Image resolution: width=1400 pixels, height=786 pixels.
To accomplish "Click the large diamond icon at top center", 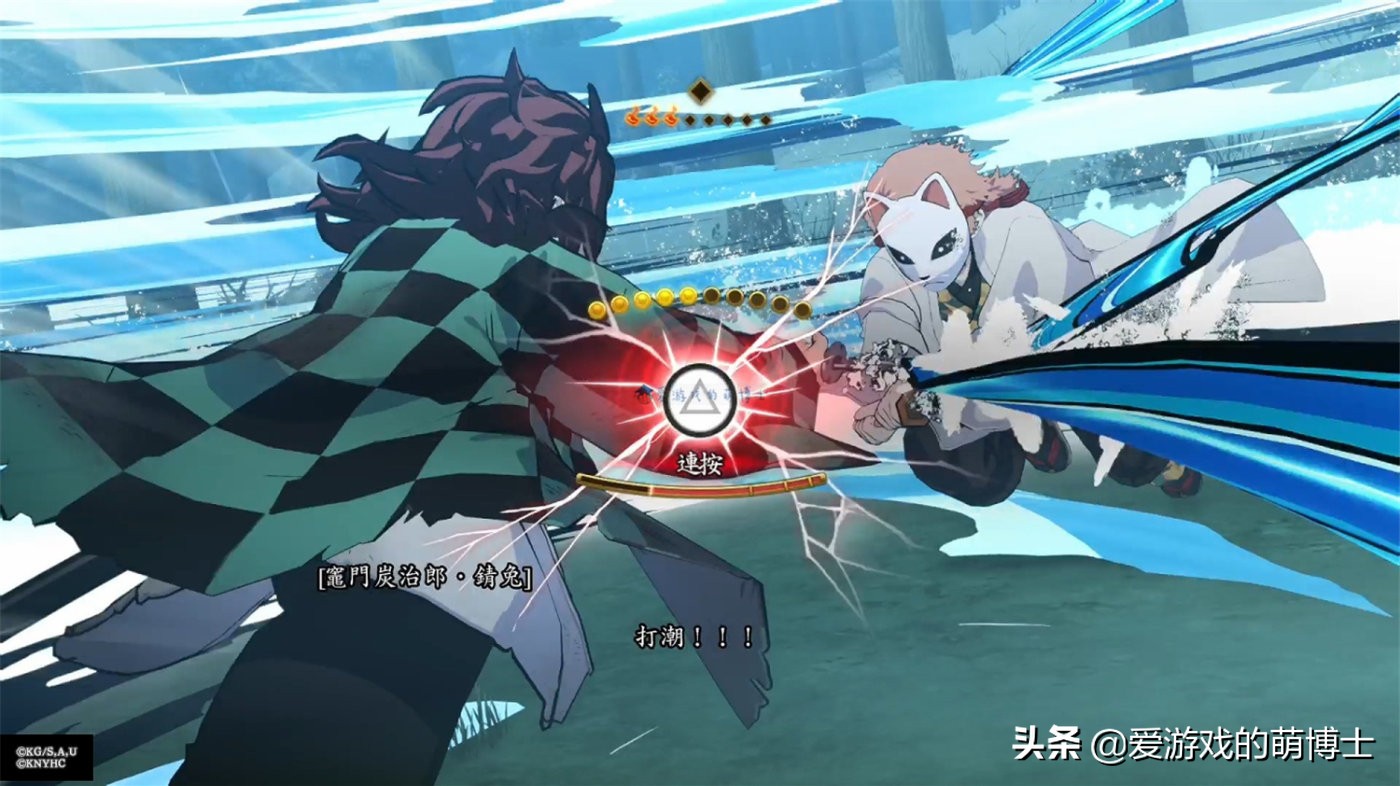I will [700, 91].
